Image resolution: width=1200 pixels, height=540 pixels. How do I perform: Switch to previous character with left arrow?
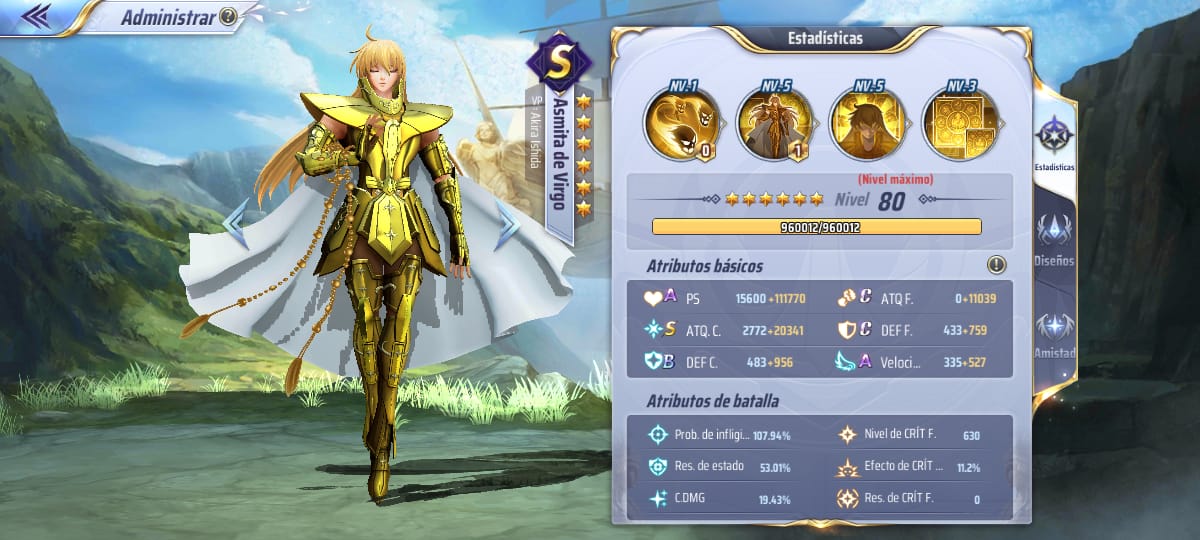point(235,226)
